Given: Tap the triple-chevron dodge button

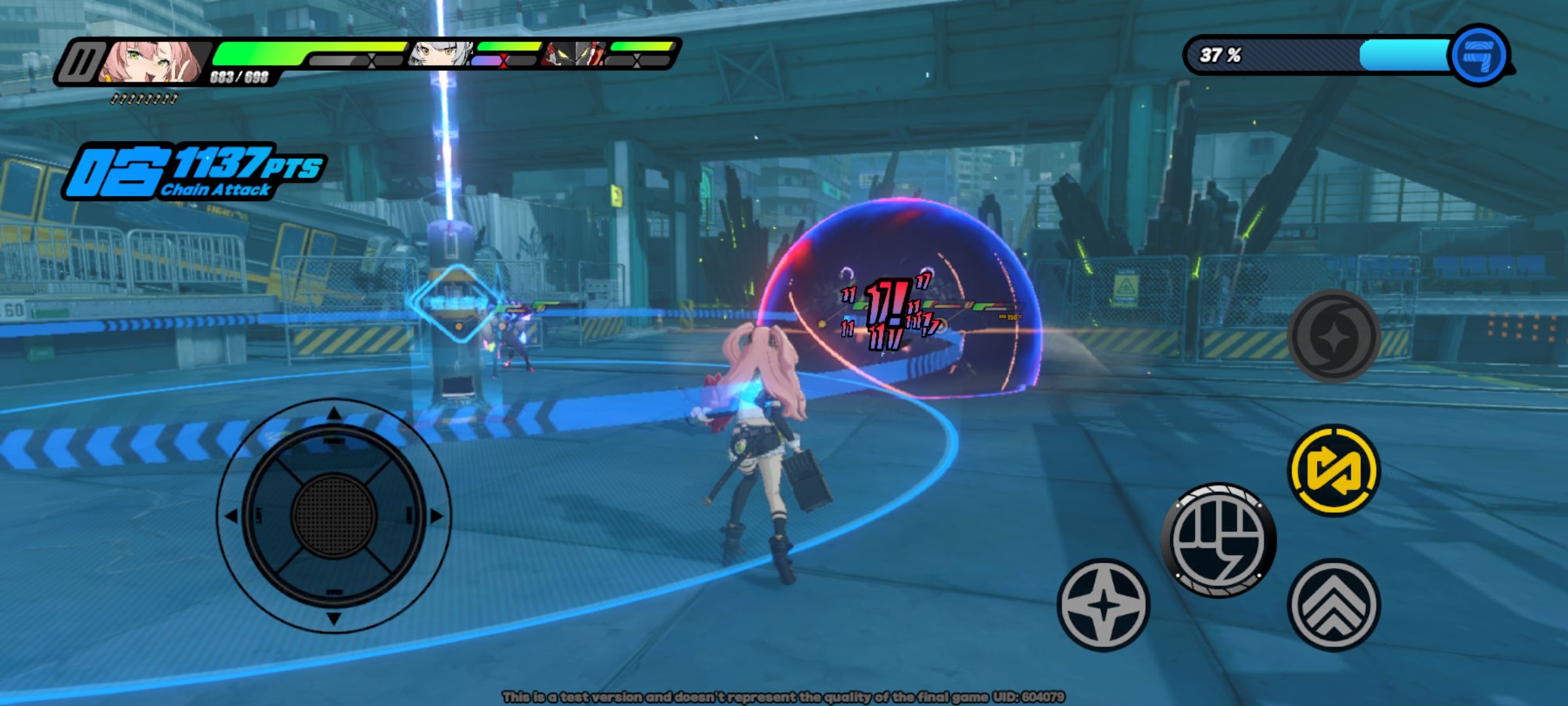Looking at the screenshot, I should click(1333, 605).
